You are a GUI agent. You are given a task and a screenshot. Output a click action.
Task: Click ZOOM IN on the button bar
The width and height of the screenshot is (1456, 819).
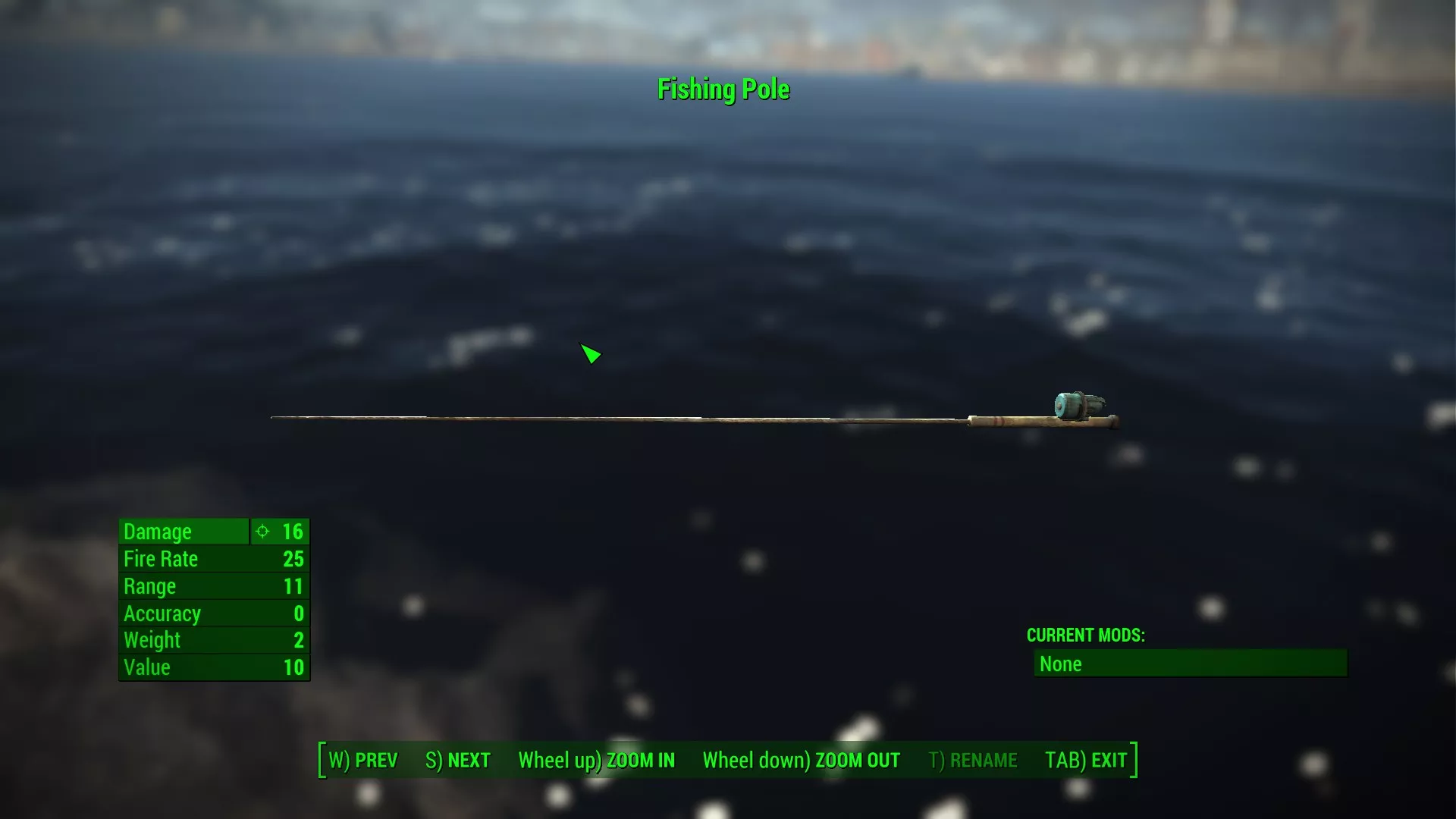(596, 760)
